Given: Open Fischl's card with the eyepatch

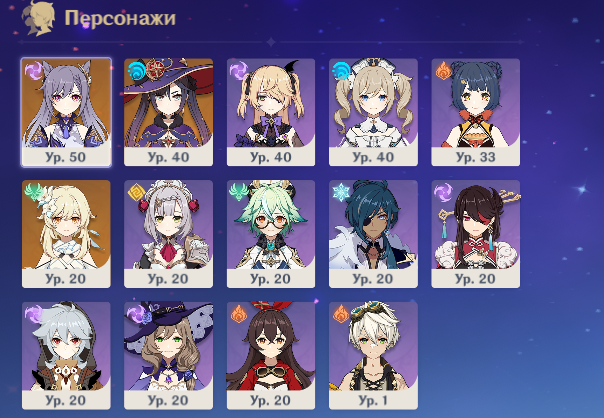Looking at the screenshot, I should pyautogui.click(x=271, y=111).
